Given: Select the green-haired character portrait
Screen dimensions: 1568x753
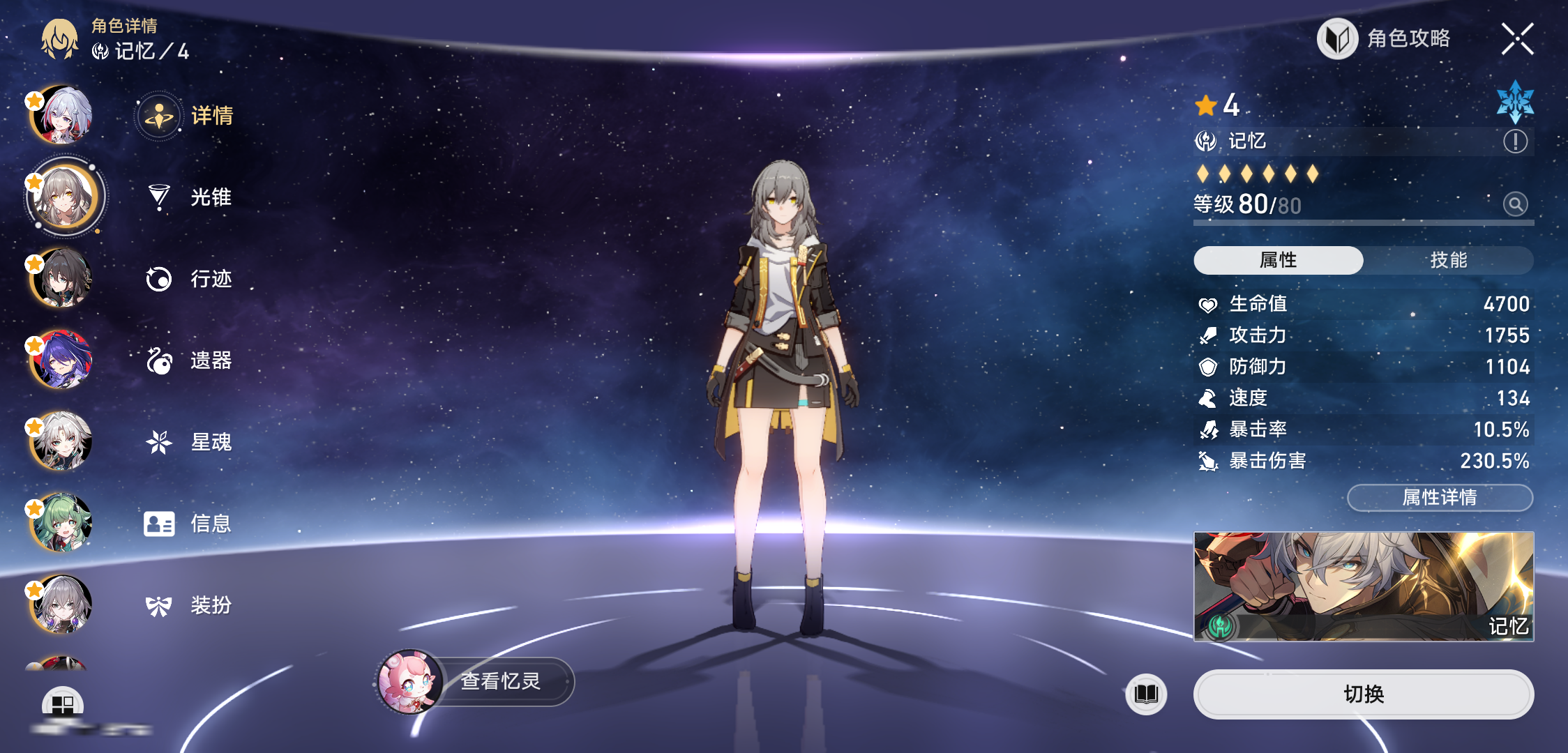Looking at the screenshot, I should 61,523.
